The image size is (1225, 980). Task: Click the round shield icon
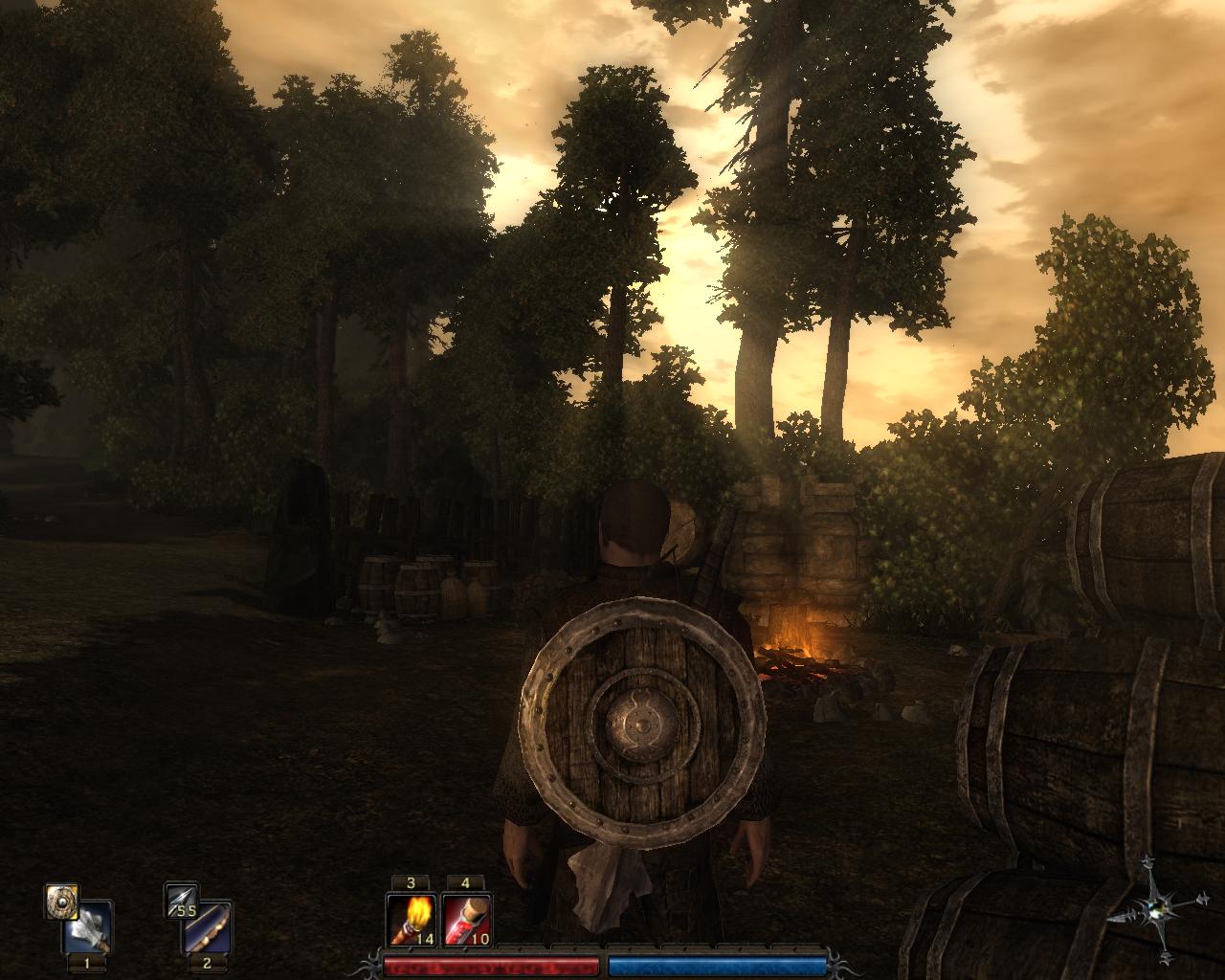(x=59, y=901)
